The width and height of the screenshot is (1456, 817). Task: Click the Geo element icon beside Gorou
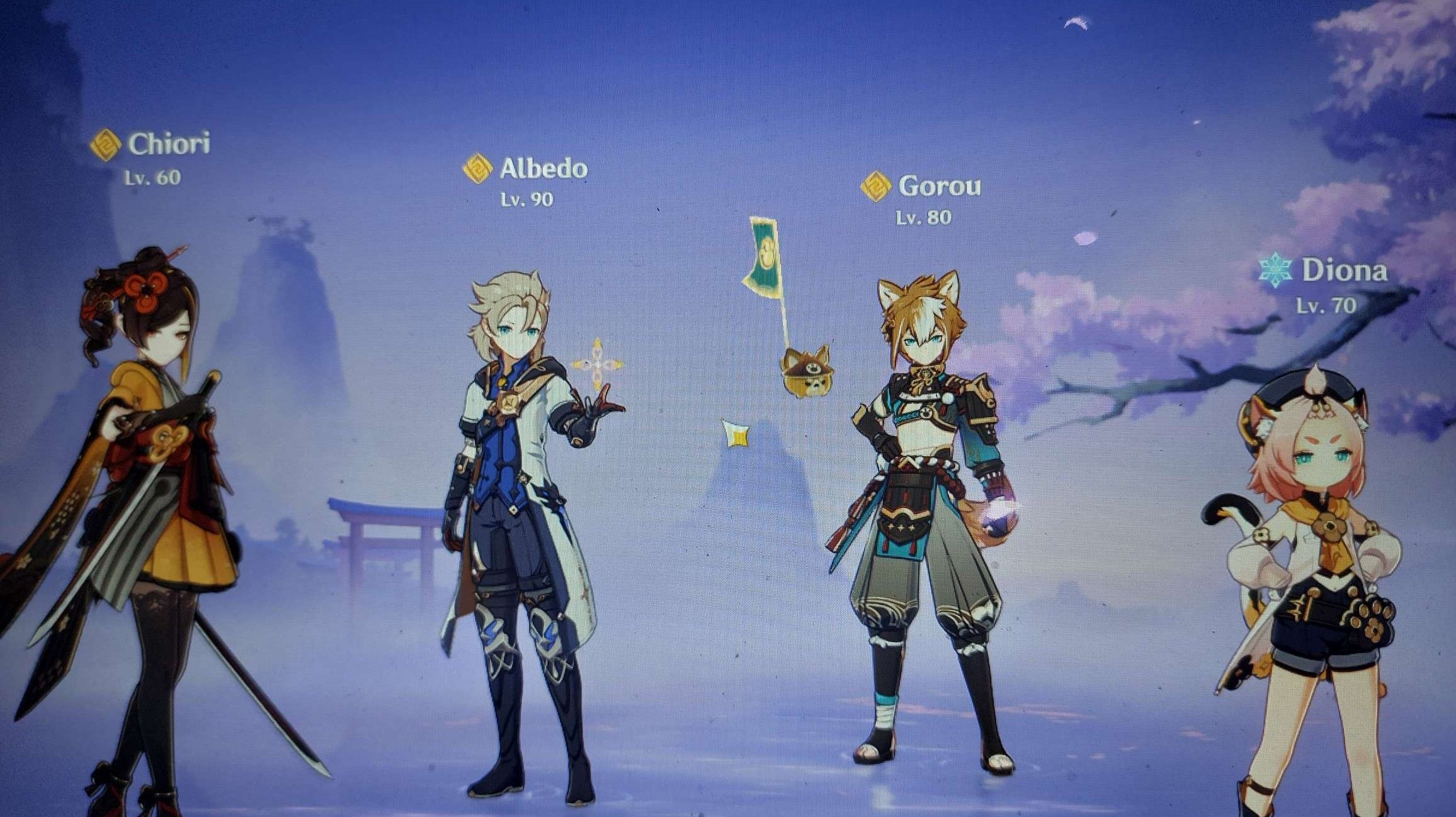(x=875, y=186)
